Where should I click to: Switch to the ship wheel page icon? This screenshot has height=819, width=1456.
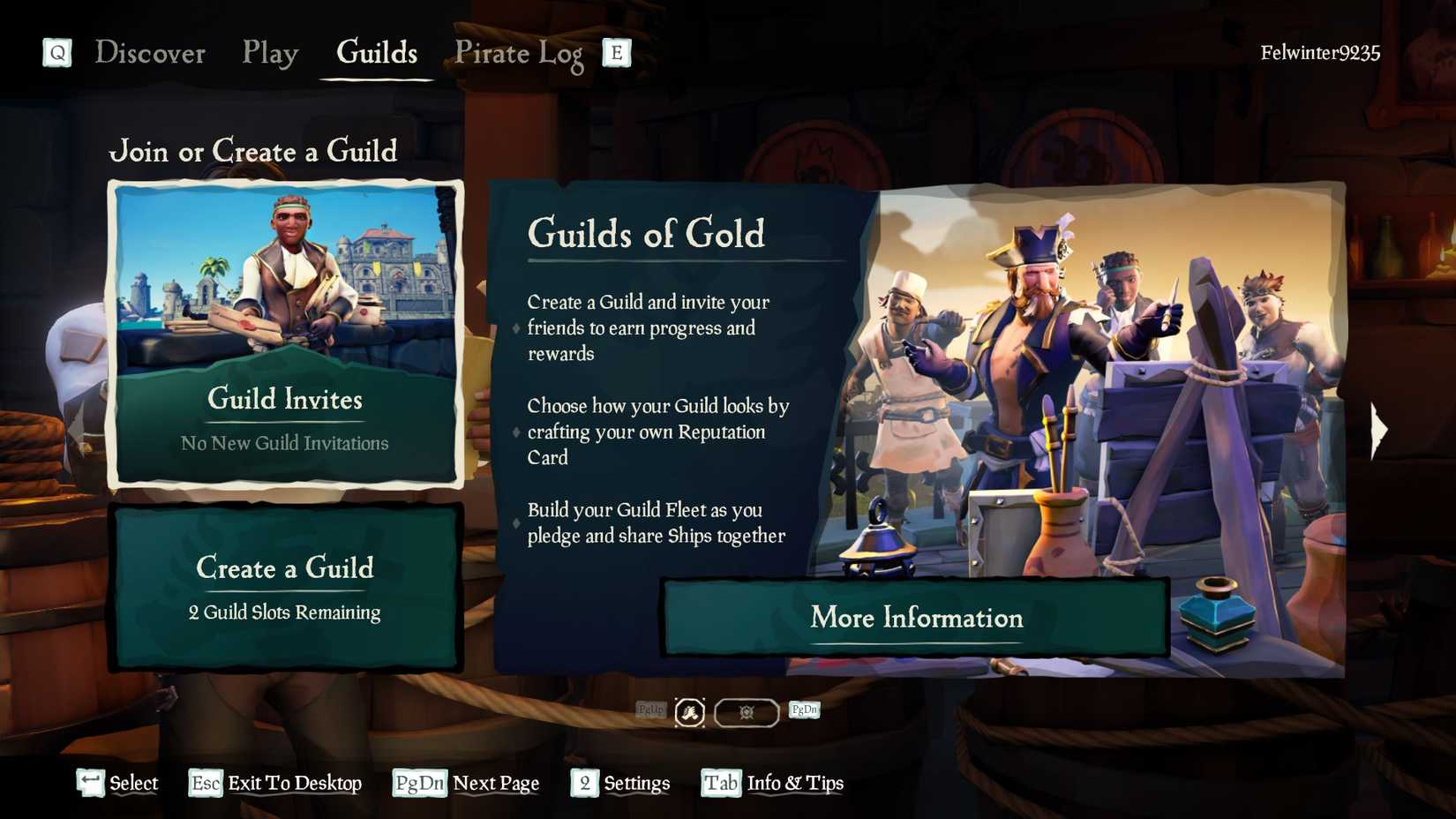point(746,711)
